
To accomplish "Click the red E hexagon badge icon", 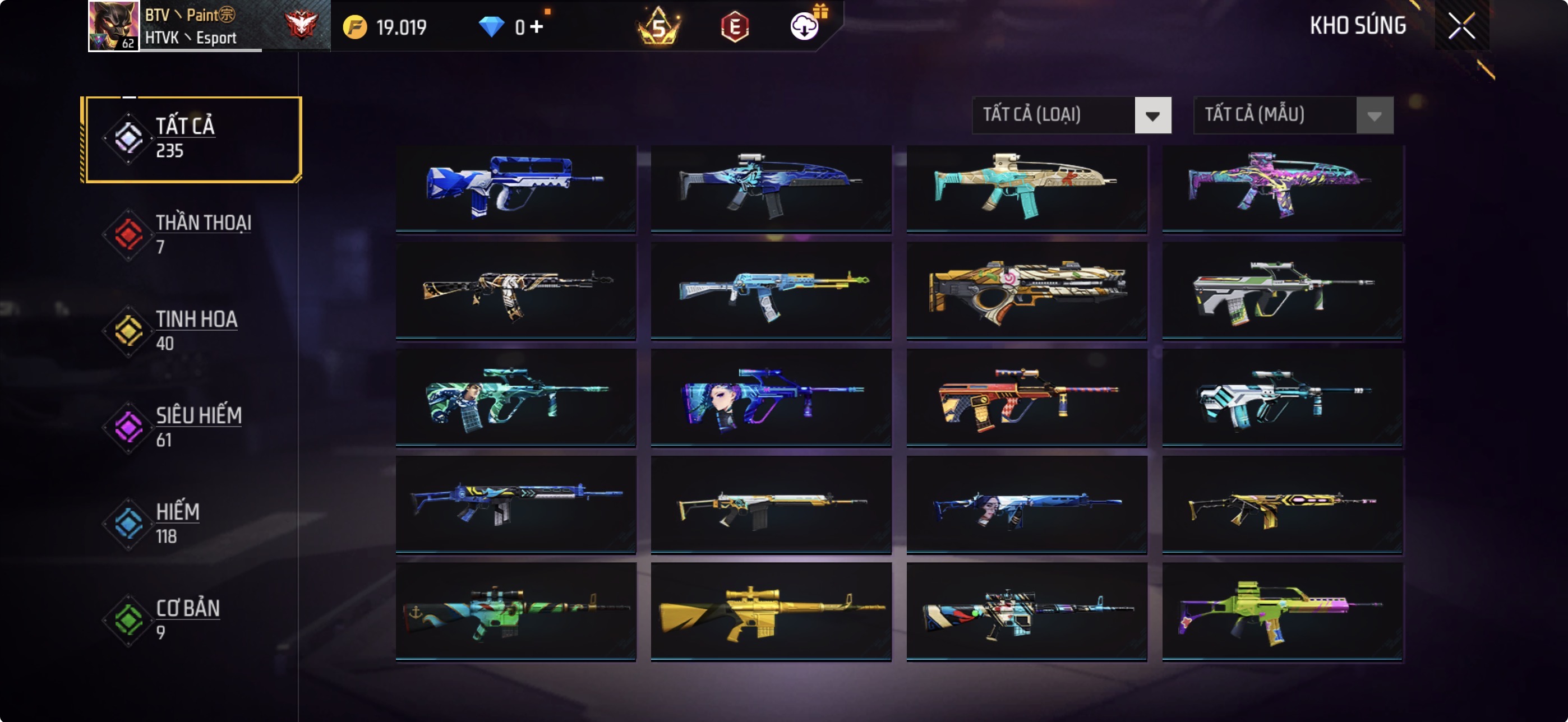I will tap(735, 27).
